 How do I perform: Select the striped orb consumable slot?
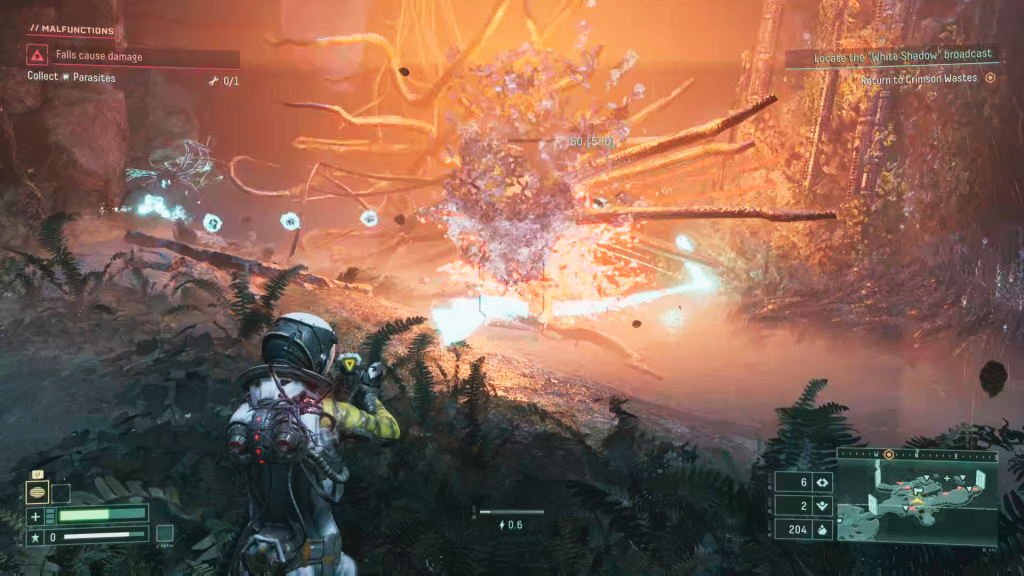click(37, 492)
